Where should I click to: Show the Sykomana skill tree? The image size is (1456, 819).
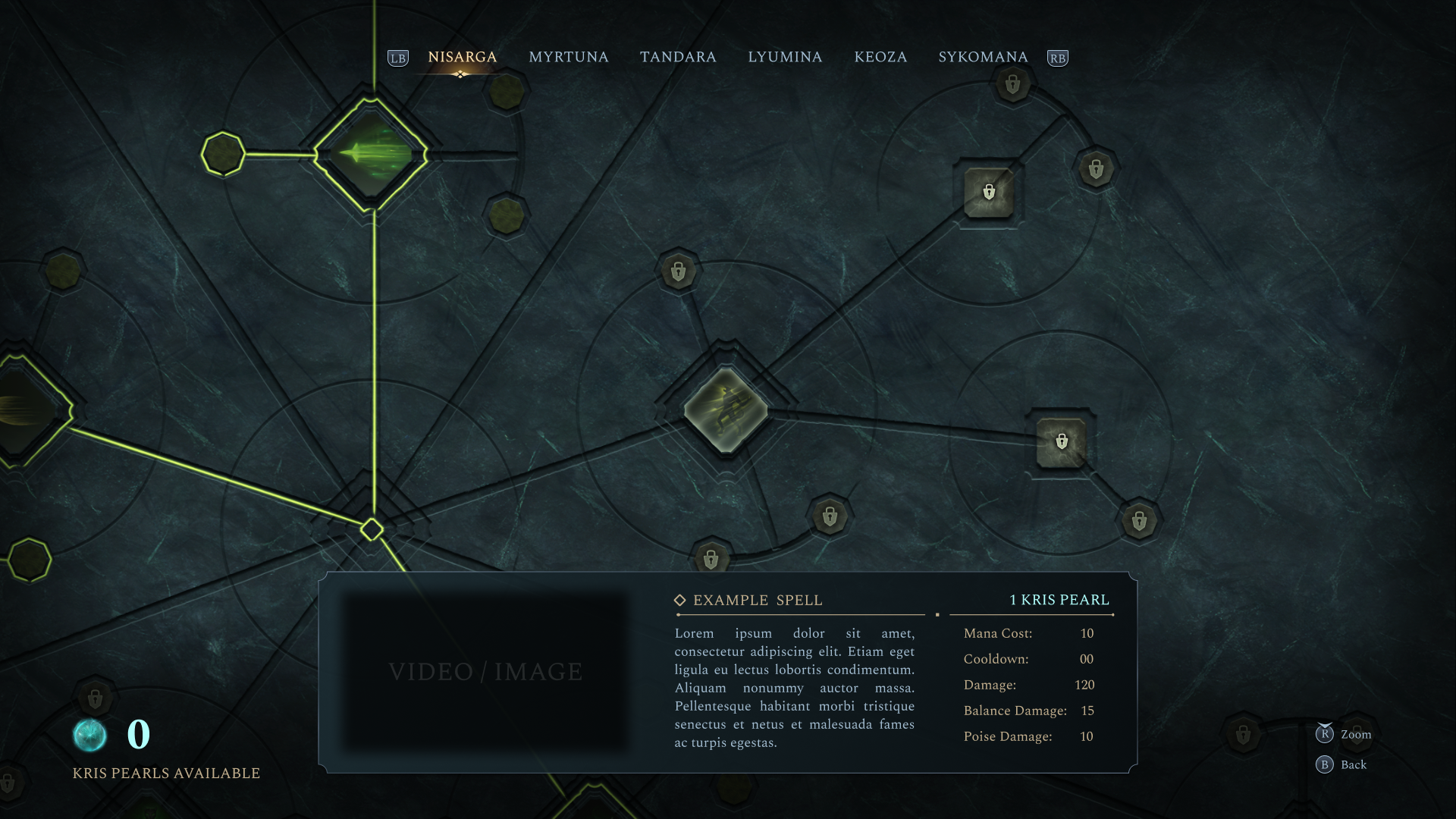point(983,58)
